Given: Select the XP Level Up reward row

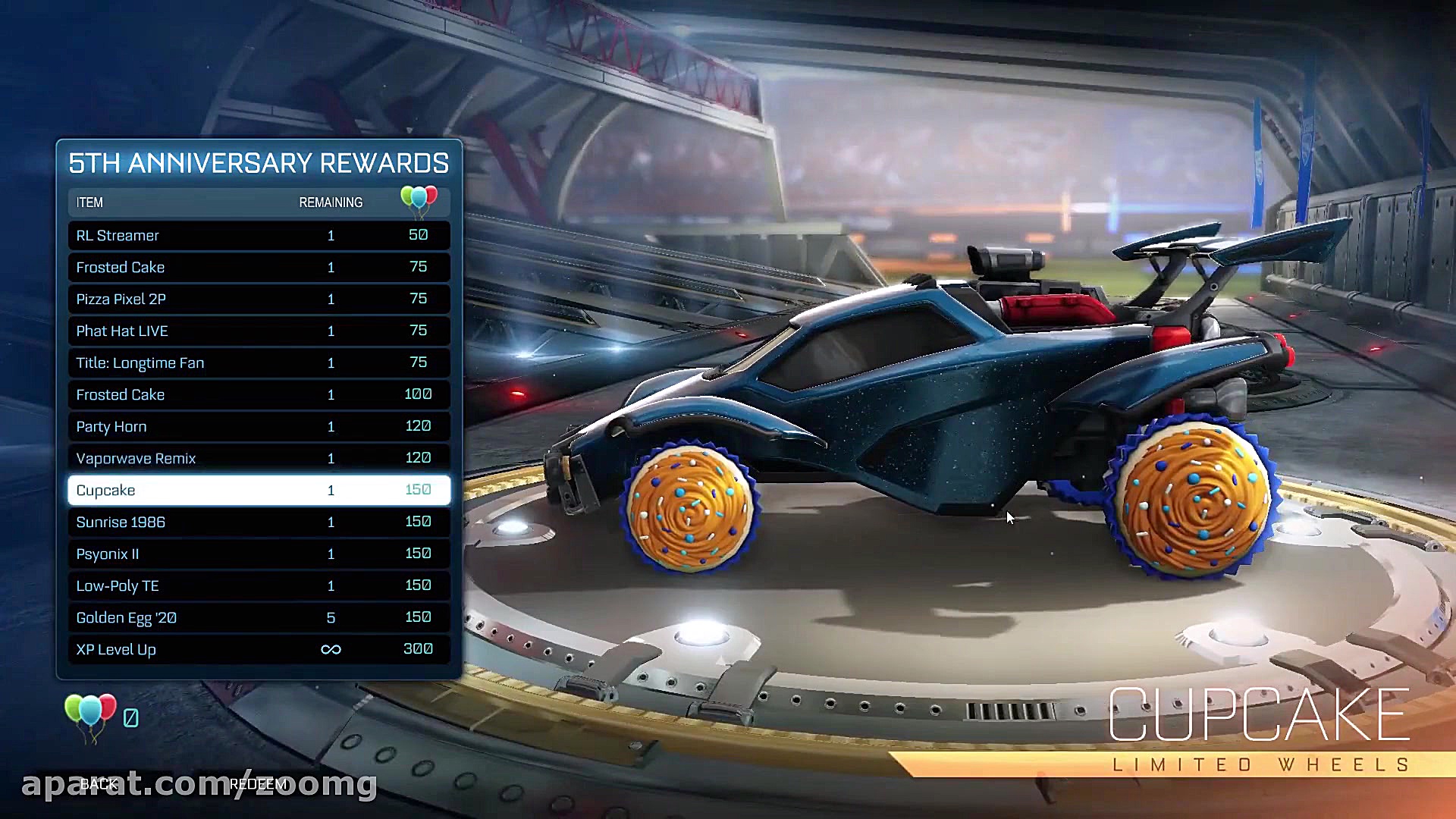Looking at the screenshot, I should (258, 649).
